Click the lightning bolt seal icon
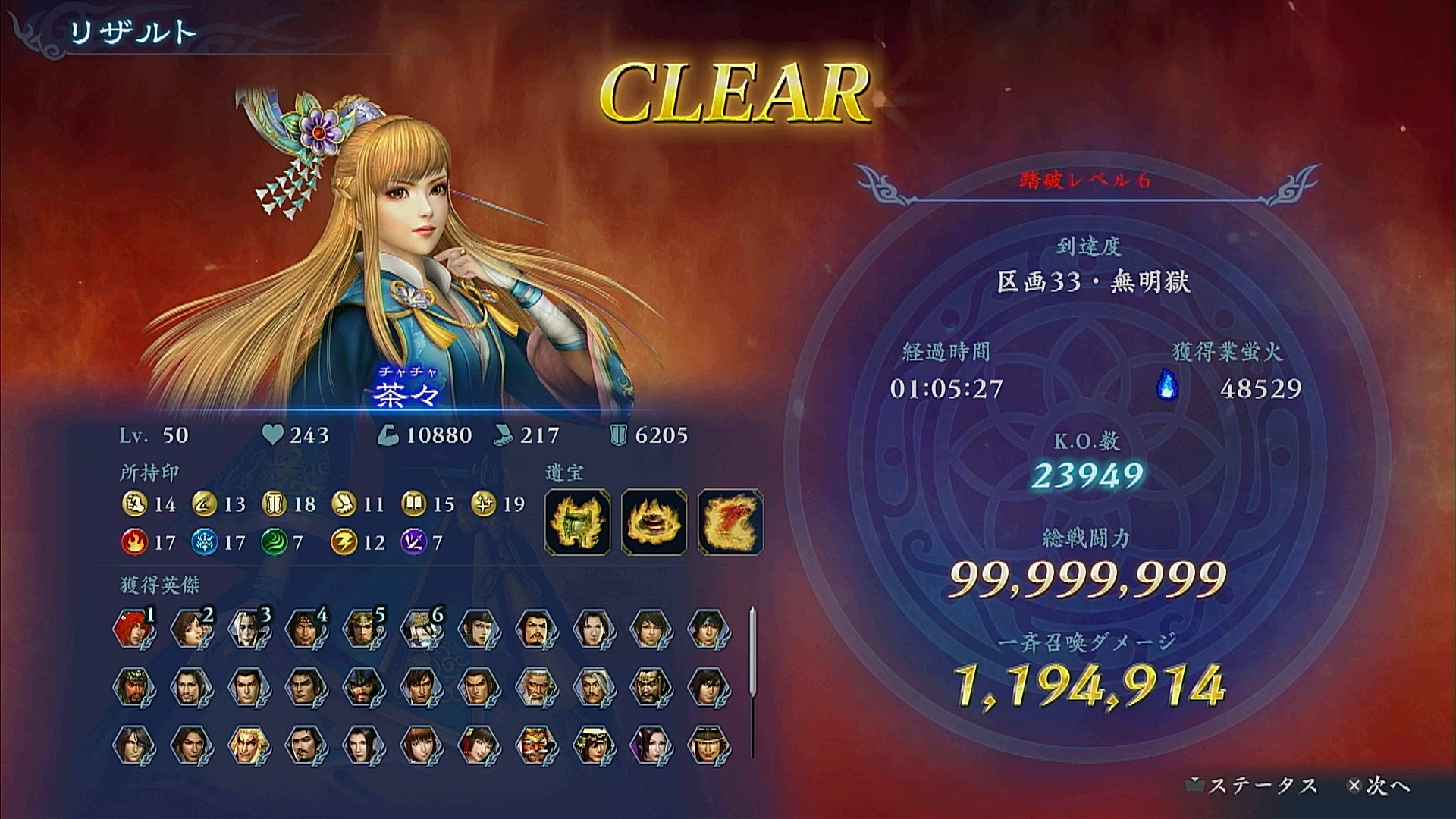1456x819 pixels. 344,542
